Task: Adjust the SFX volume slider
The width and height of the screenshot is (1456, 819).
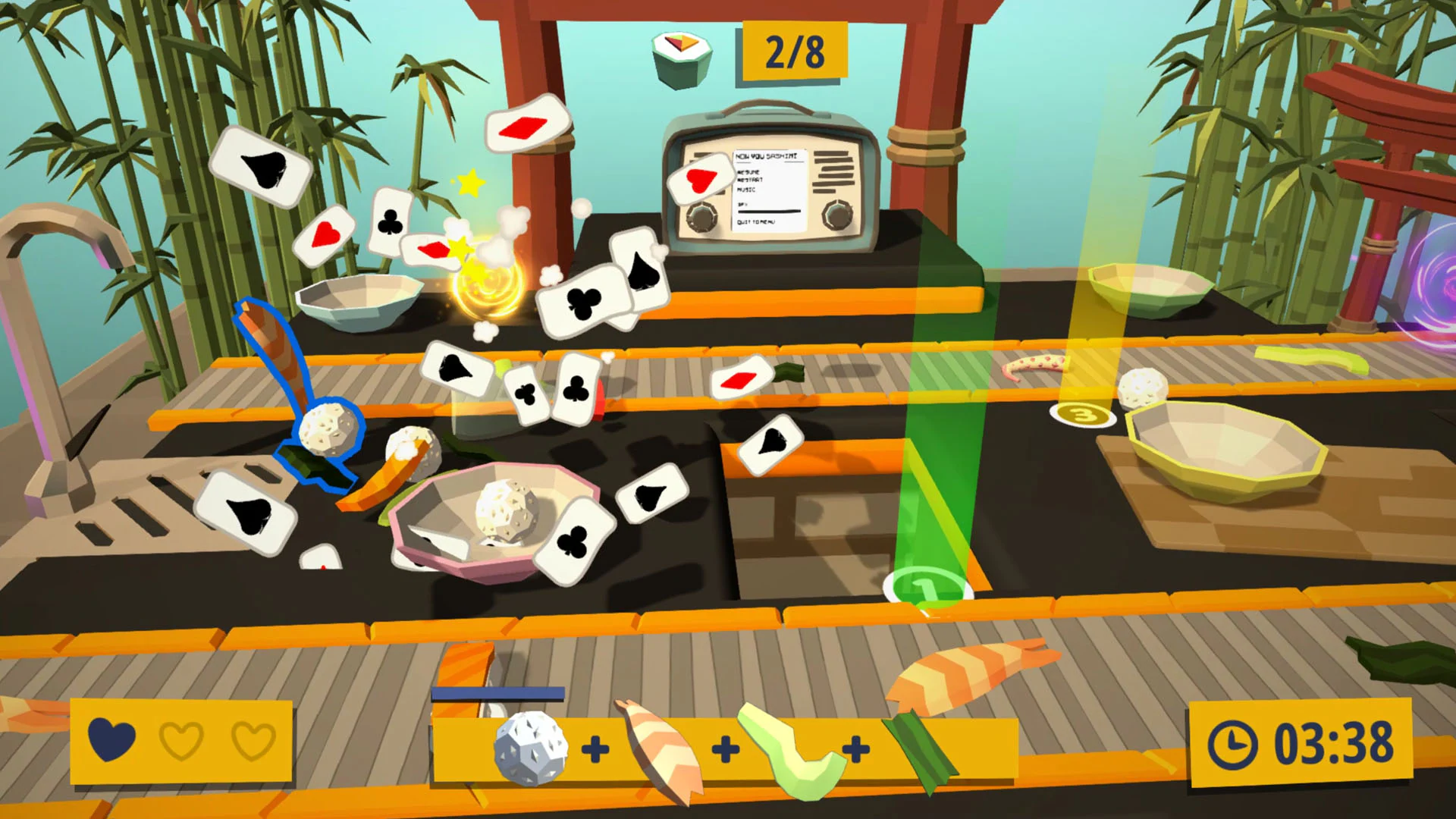Action: click(x=769, y=211)
